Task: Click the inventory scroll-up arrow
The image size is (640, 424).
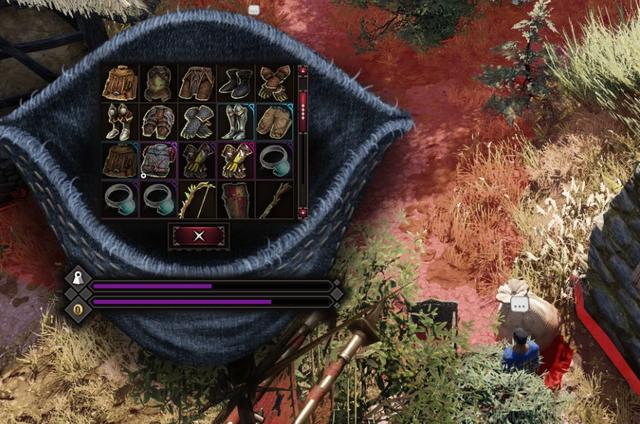Action: pyautogui.click(x=302, y=72)
